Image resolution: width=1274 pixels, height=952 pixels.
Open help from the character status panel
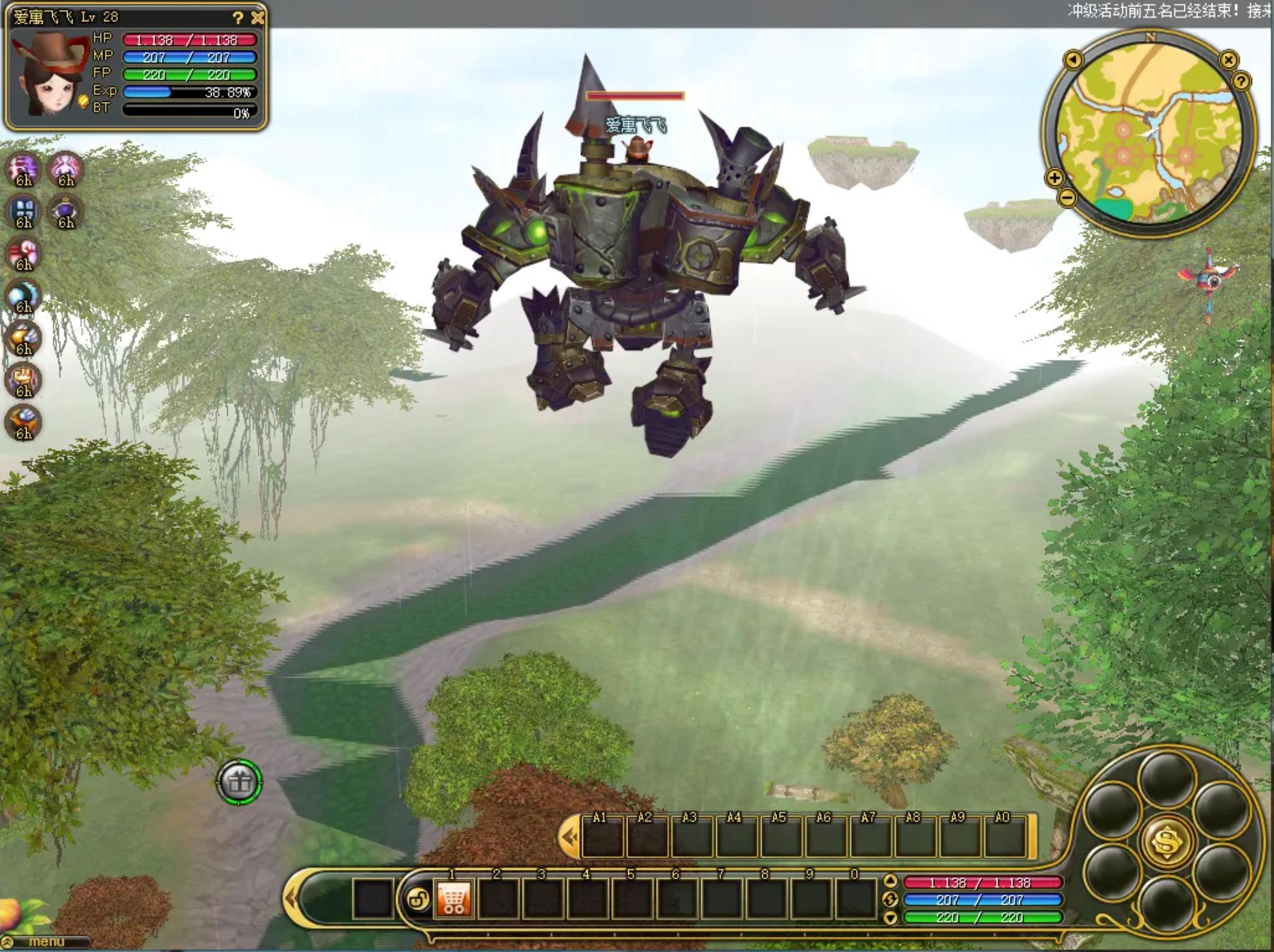(x=237, y=18)
